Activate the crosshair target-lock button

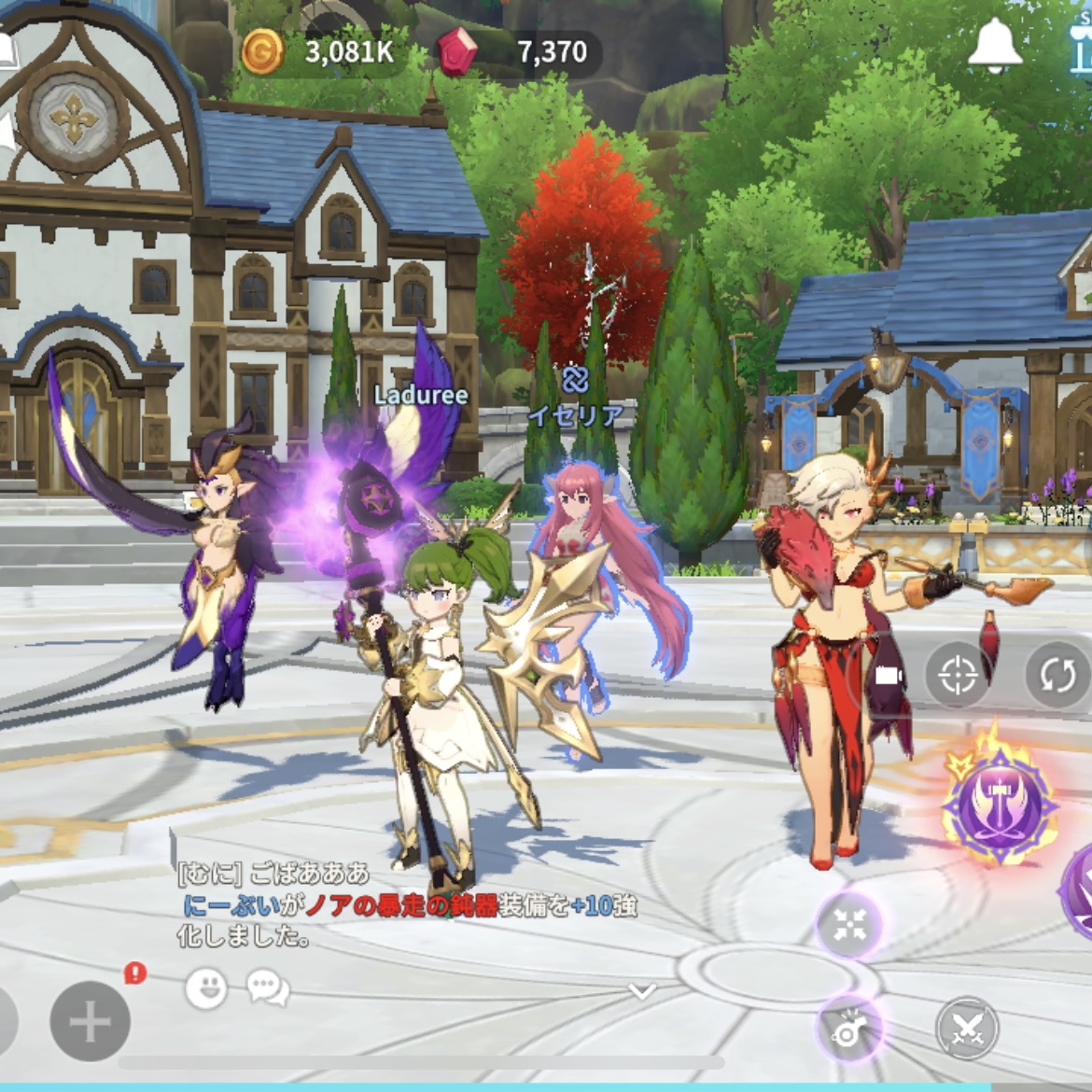(959, 675)
